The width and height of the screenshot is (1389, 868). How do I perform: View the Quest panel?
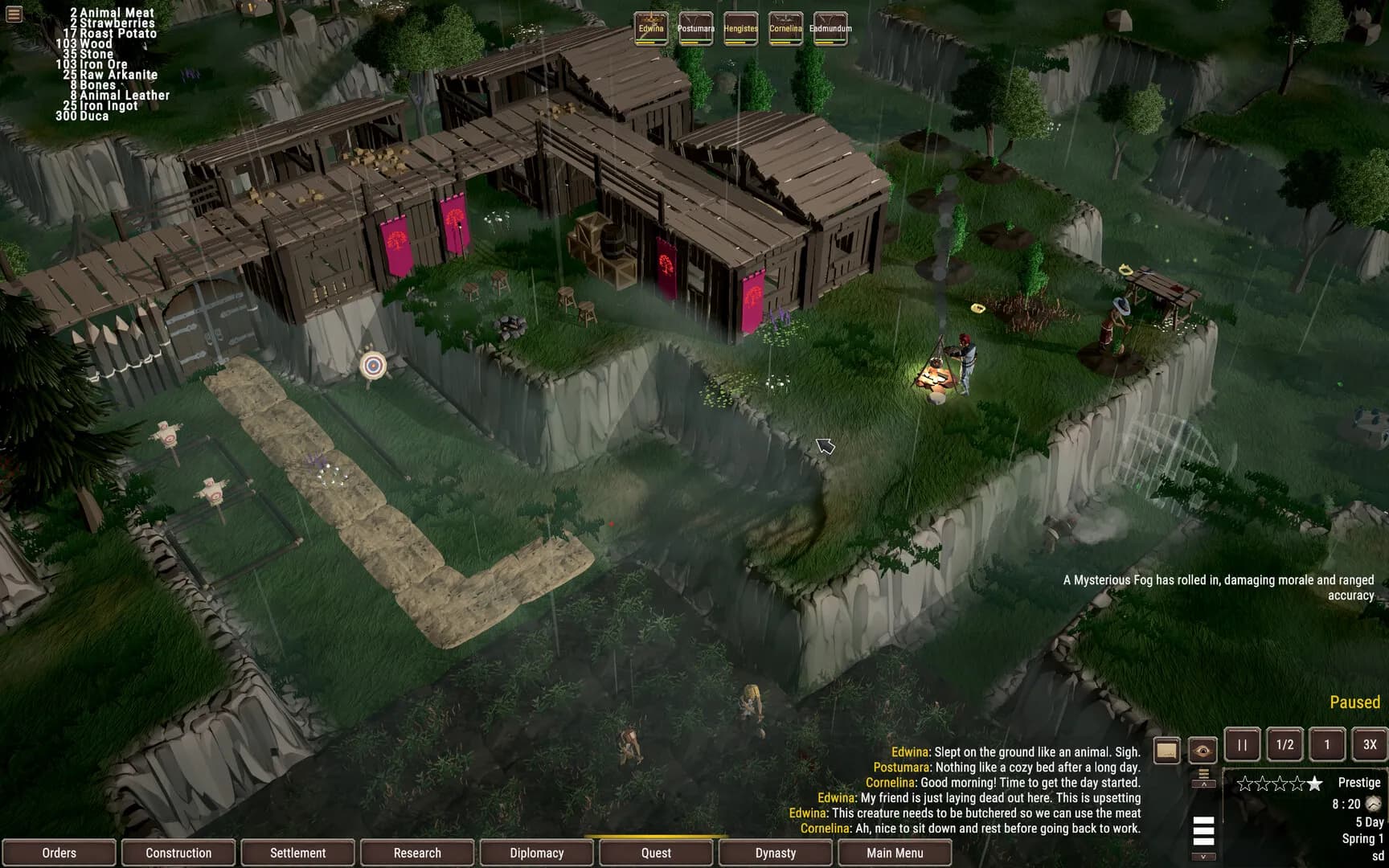pyautogui.click(x=656, y=853)
